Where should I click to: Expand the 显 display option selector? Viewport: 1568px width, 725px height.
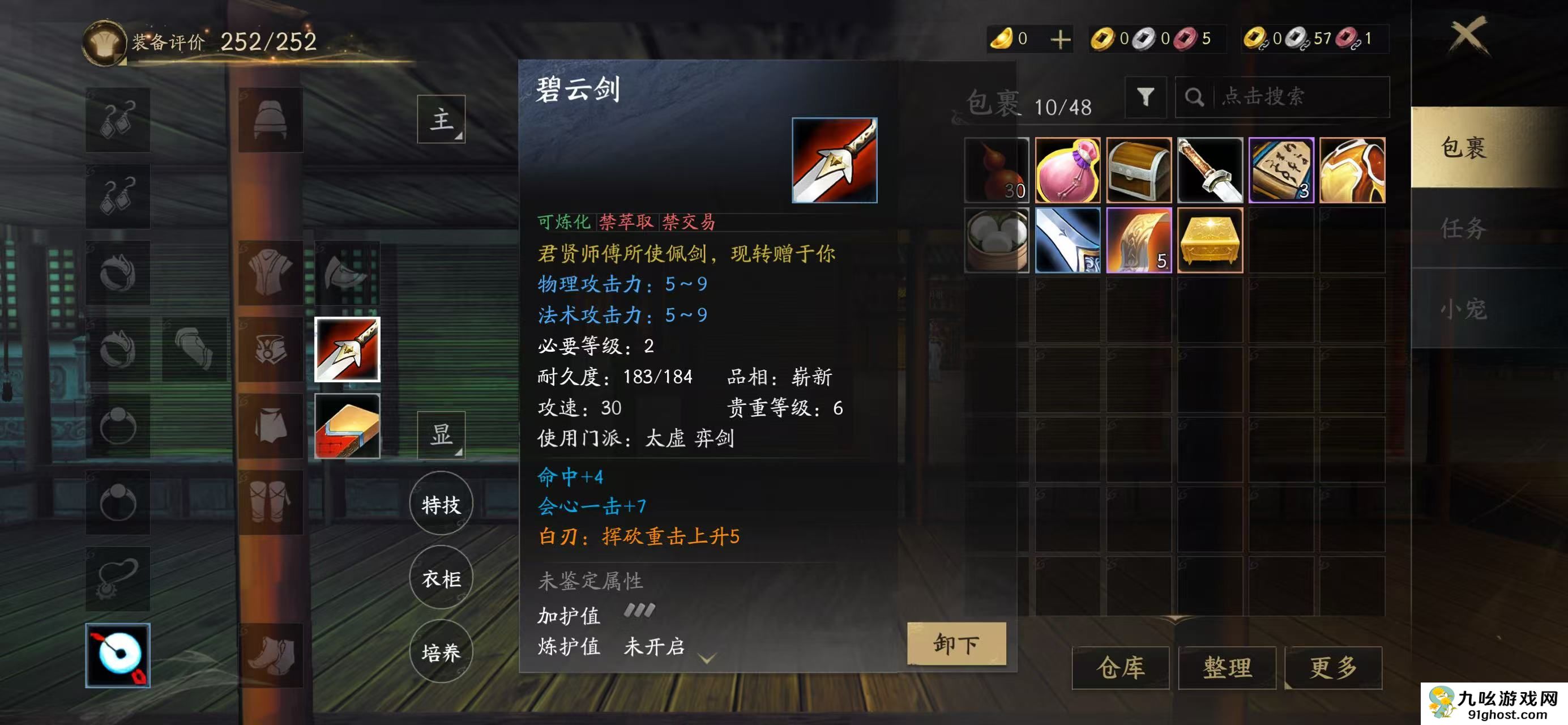(441, 435)
